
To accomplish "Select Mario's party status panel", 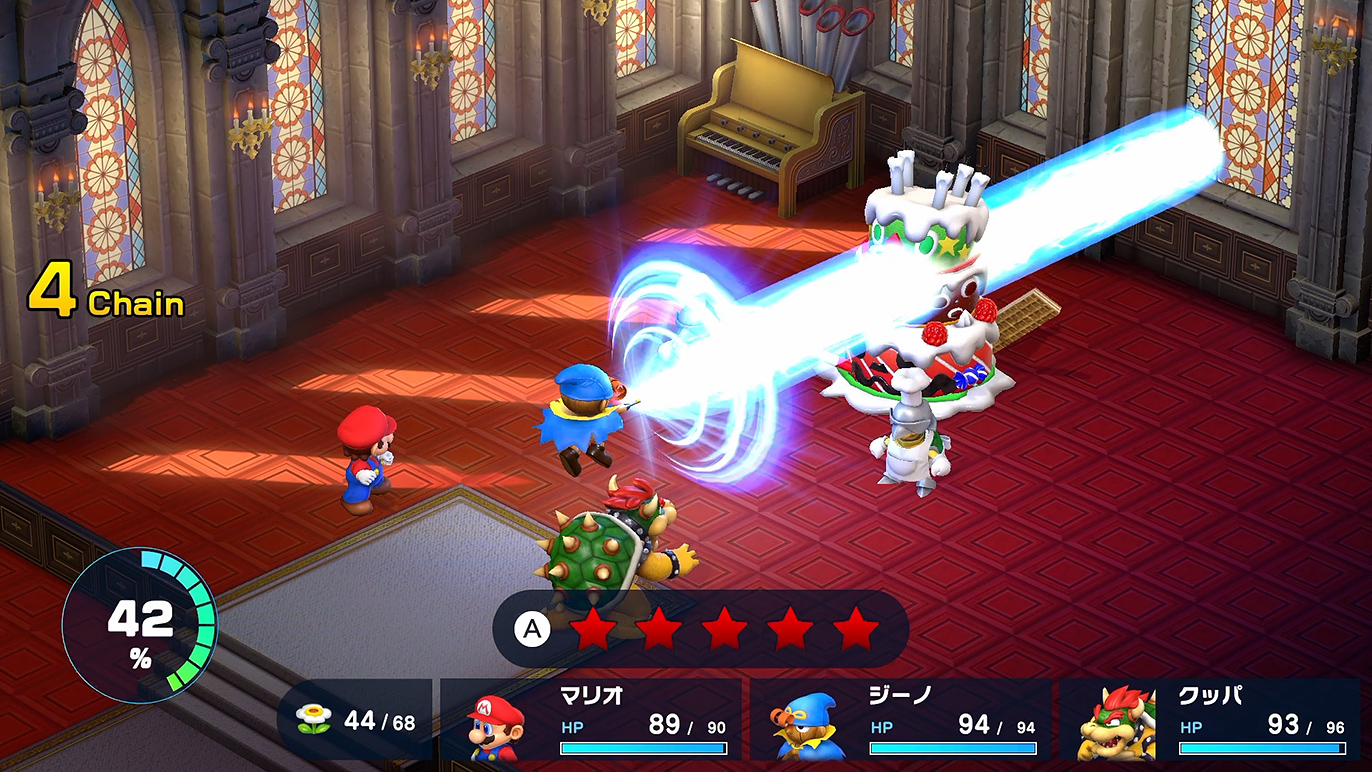I will pos(591,720).
